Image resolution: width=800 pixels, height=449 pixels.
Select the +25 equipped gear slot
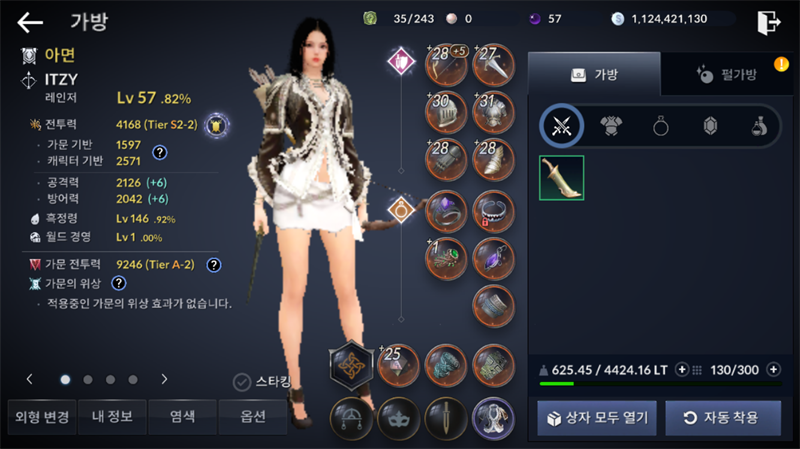click(x=397, y=365)
